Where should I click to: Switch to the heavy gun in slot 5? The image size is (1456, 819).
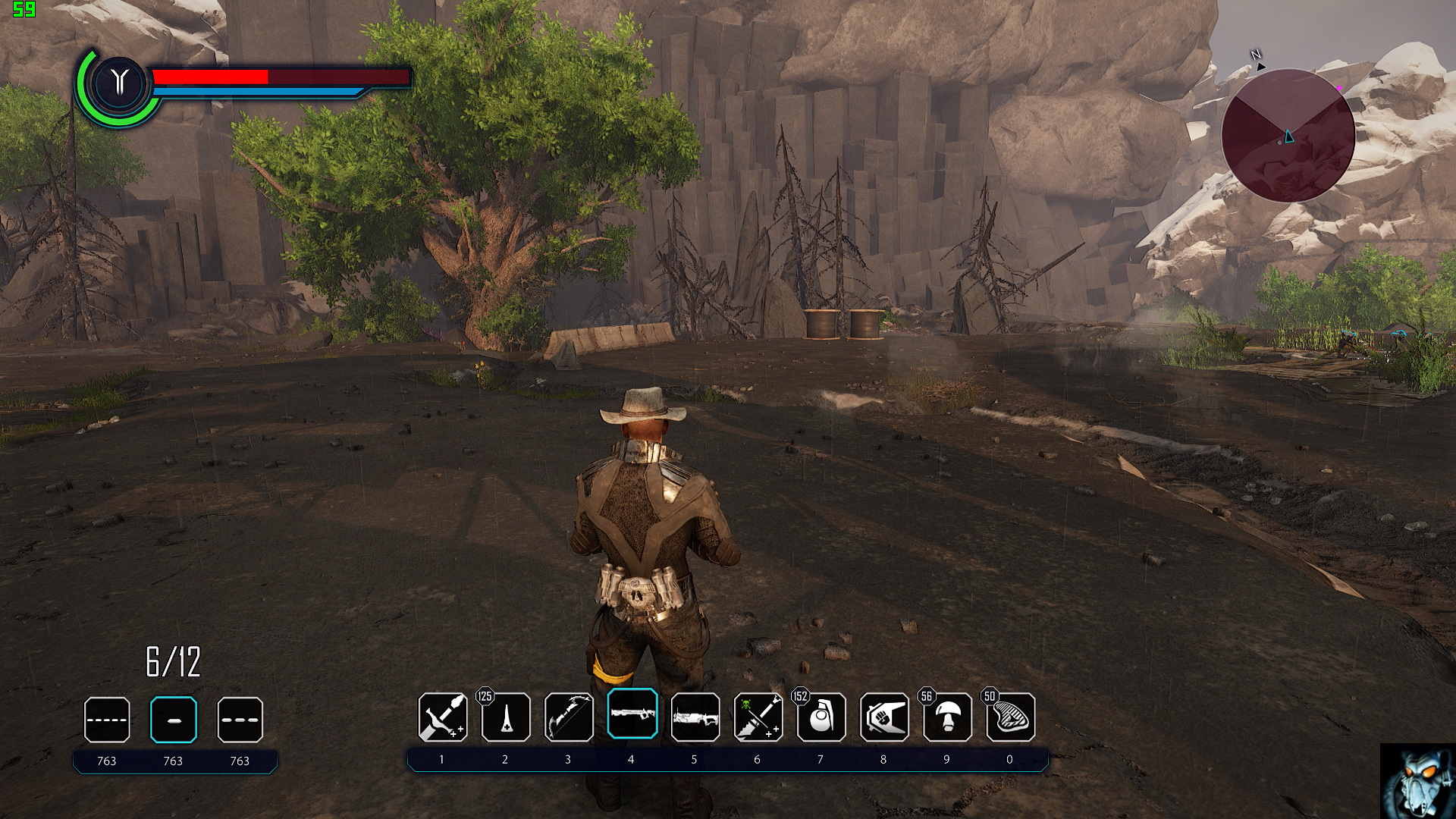pos(695,717)
